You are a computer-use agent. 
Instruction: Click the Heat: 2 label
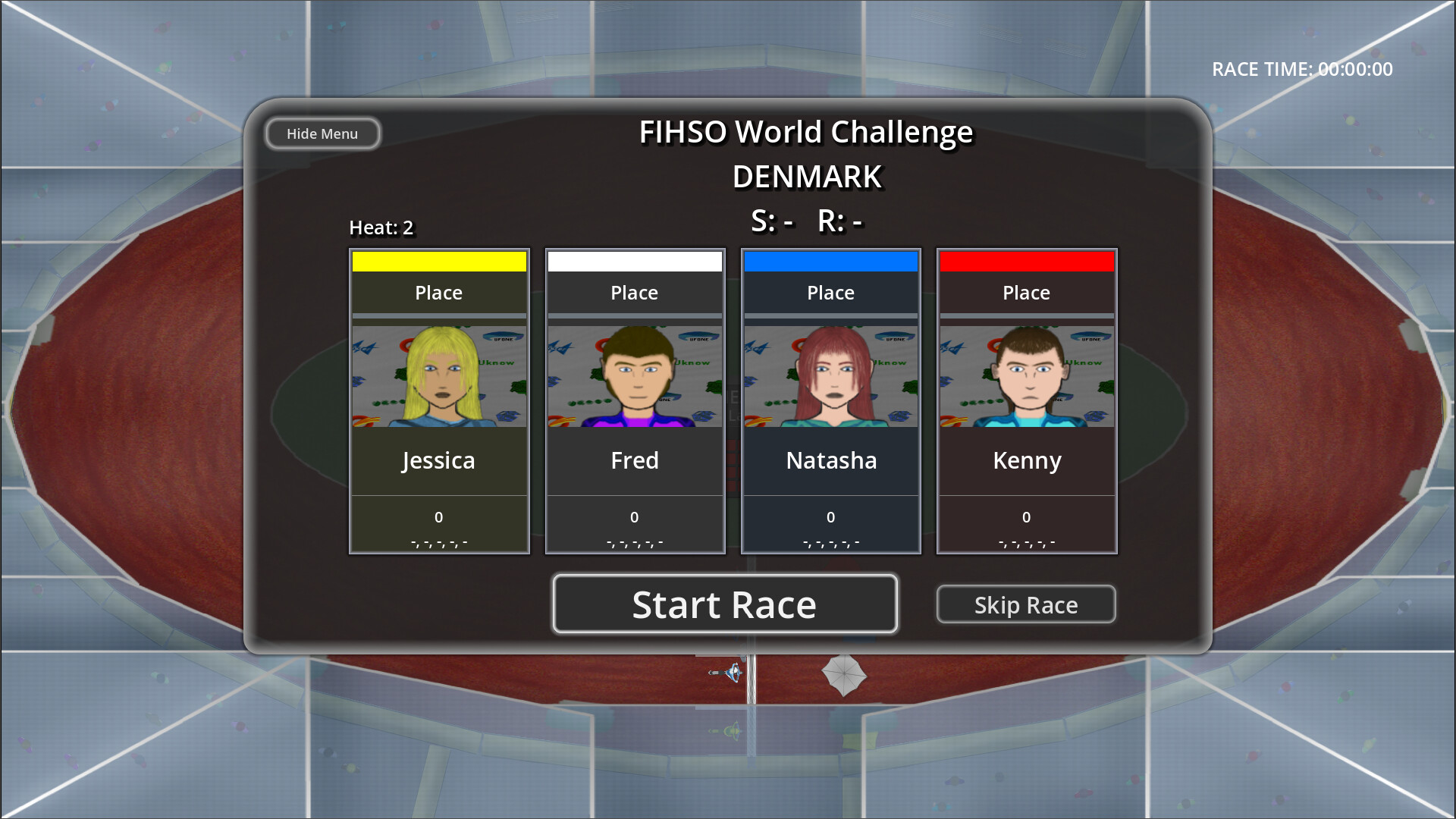381,227
